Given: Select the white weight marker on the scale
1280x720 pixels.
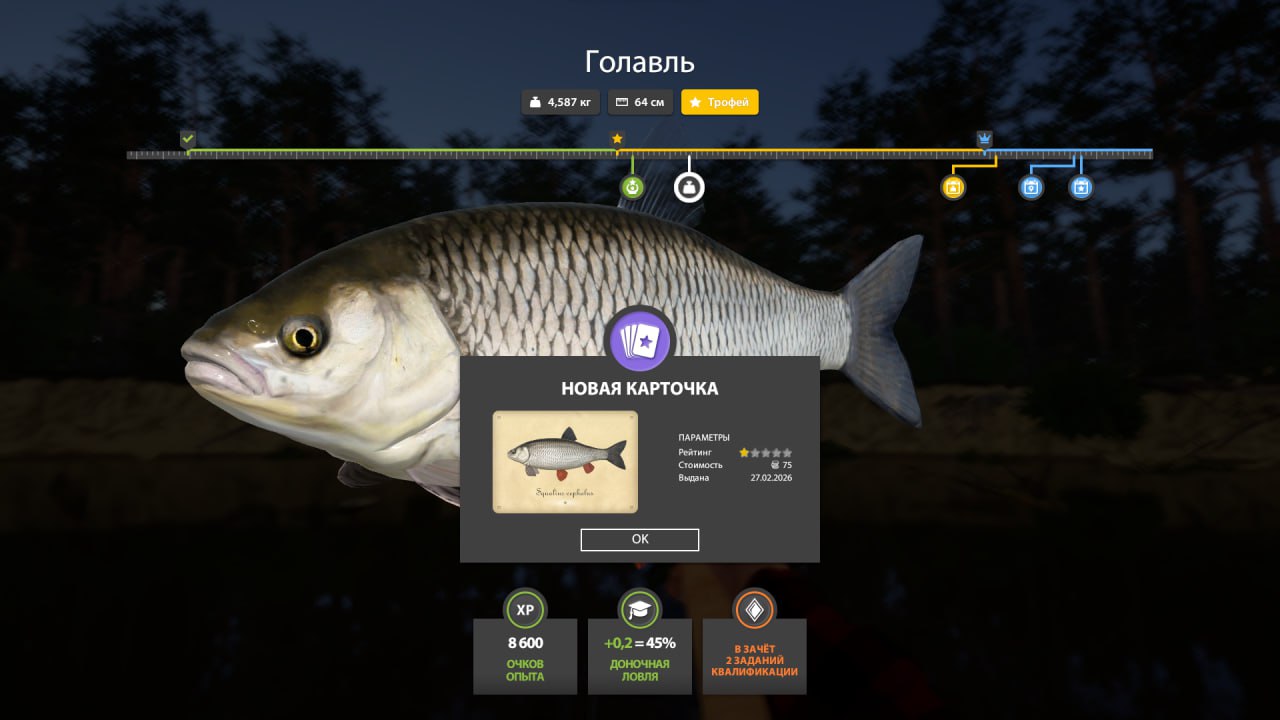Looking at the screenshot, I should 689,187.
